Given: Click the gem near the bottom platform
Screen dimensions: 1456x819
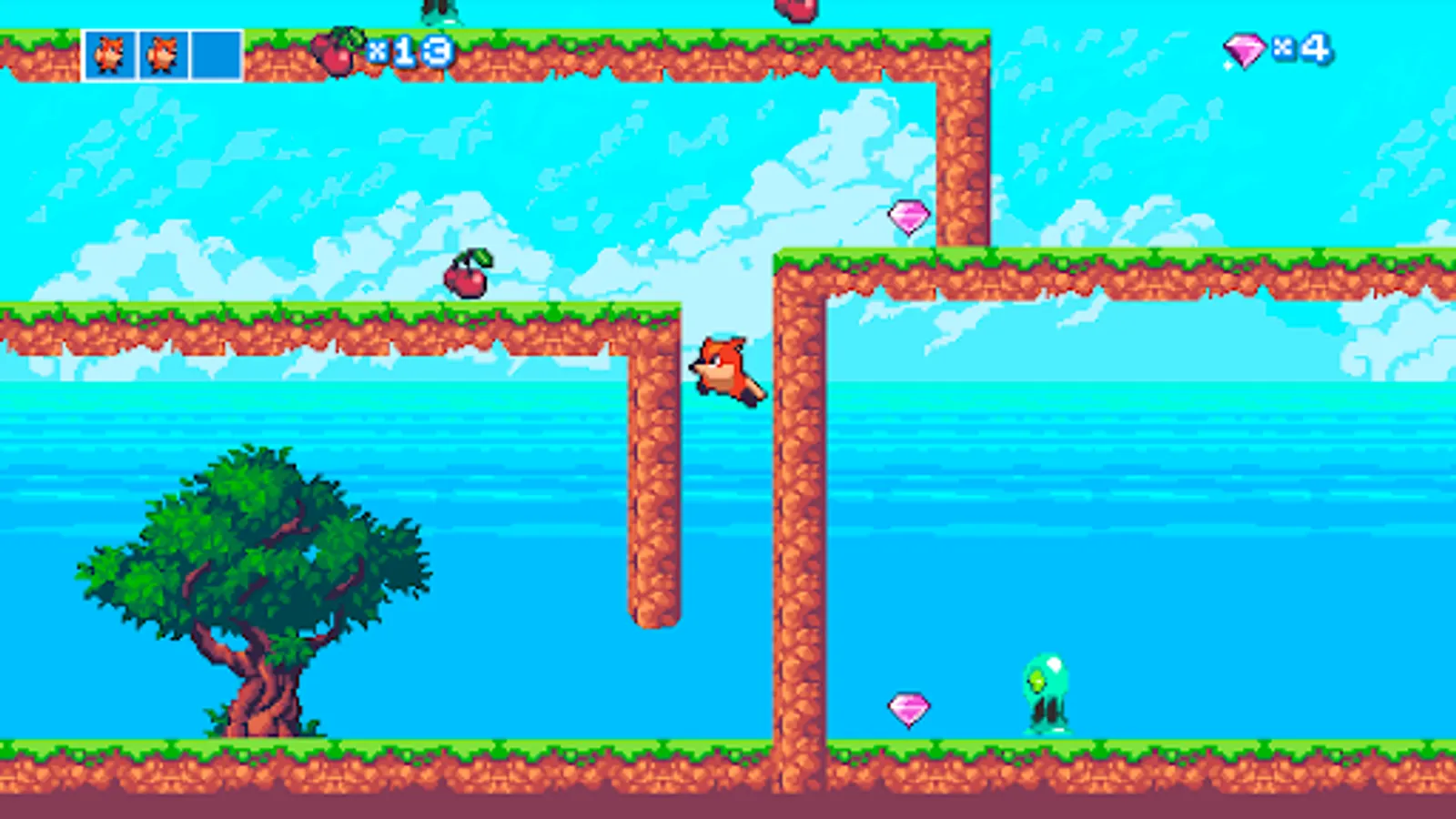Looking at the screenshot, I should point(908,709).
